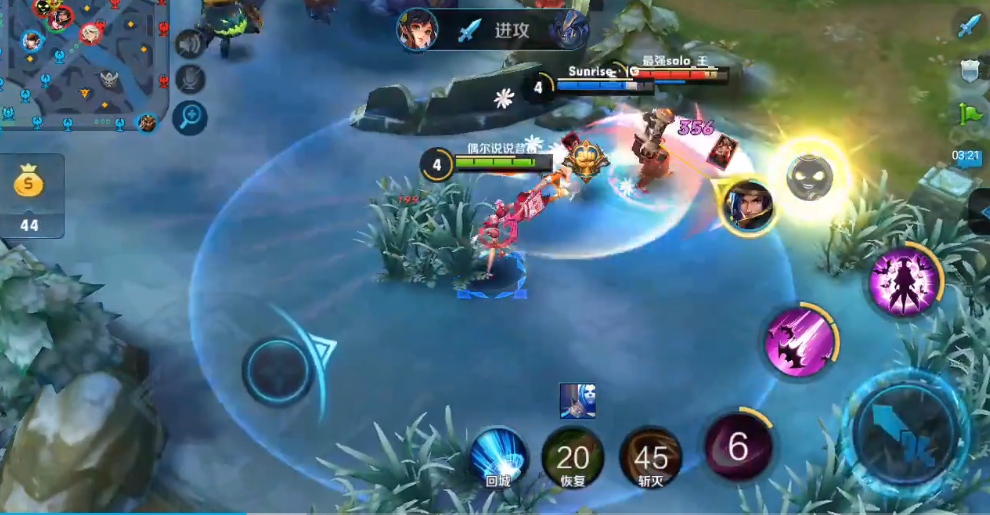Click the blue sword icon in the corner
Image resolution: width=990 pixels, height=515 pixels.
pyautogui.click(x=968, y=26)
